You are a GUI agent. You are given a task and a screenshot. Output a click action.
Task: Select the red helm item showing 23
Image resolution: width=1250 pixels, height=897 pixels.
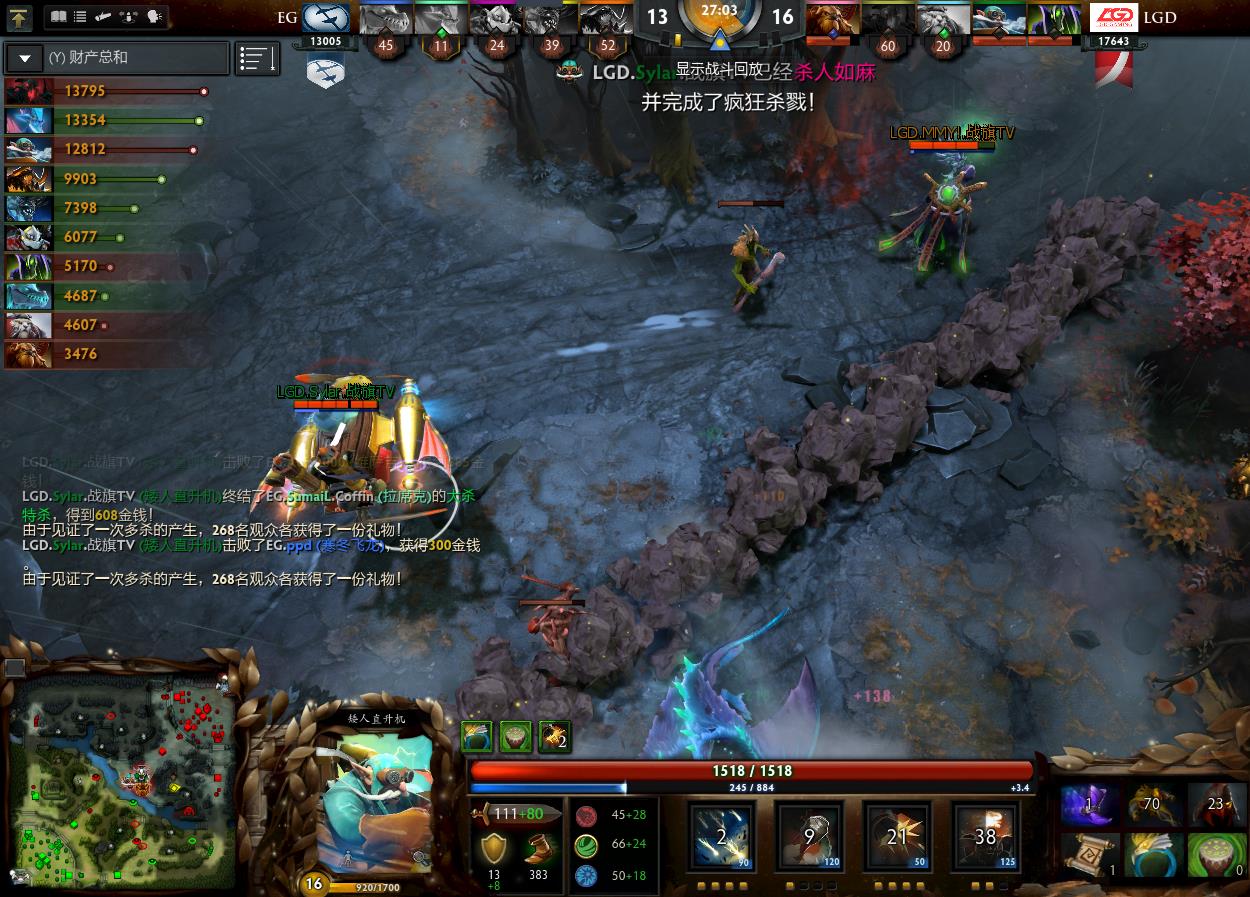coord(1216,805)
